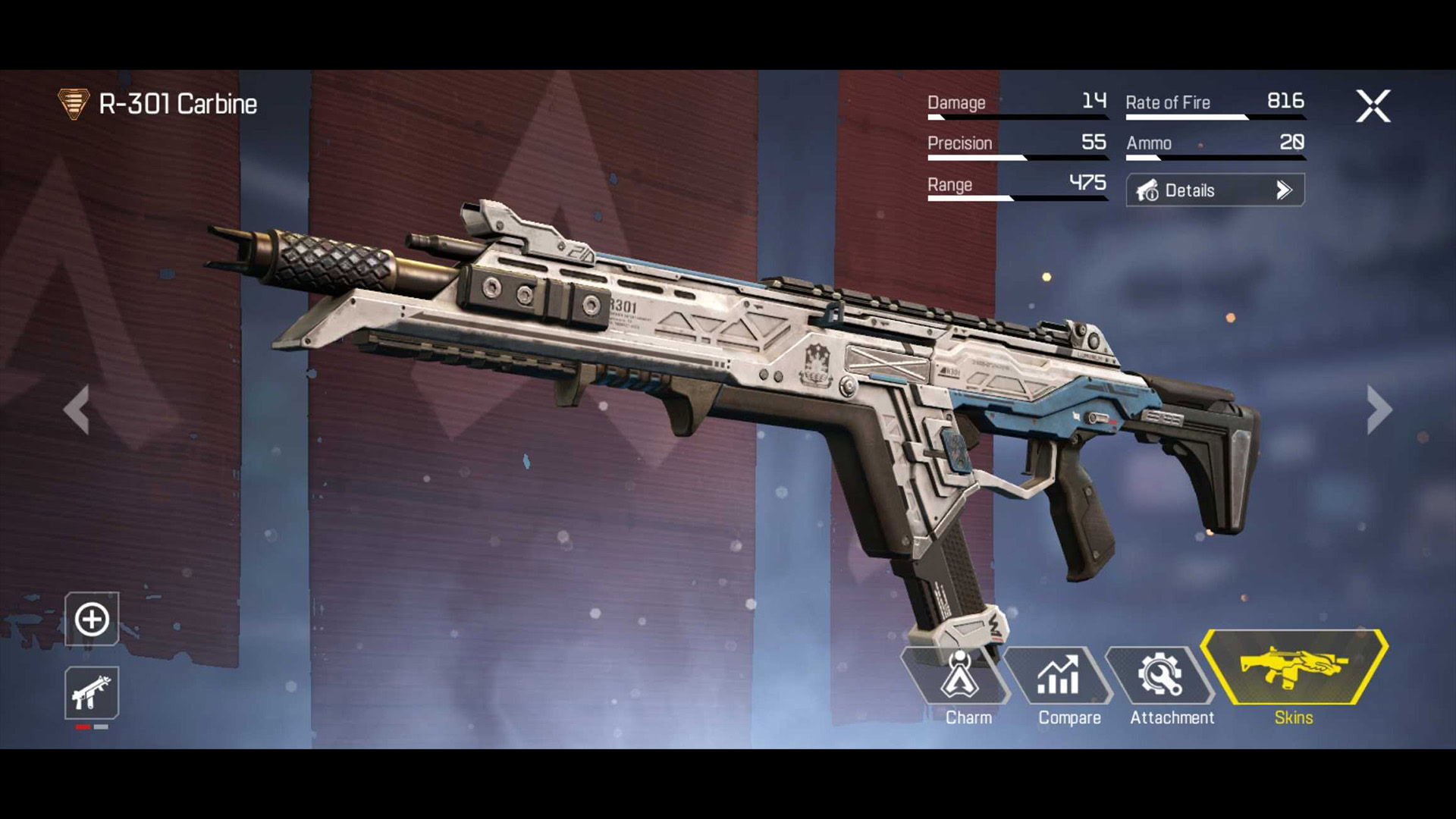Go to the previous weapon with left arrow

tap(77, 409)
